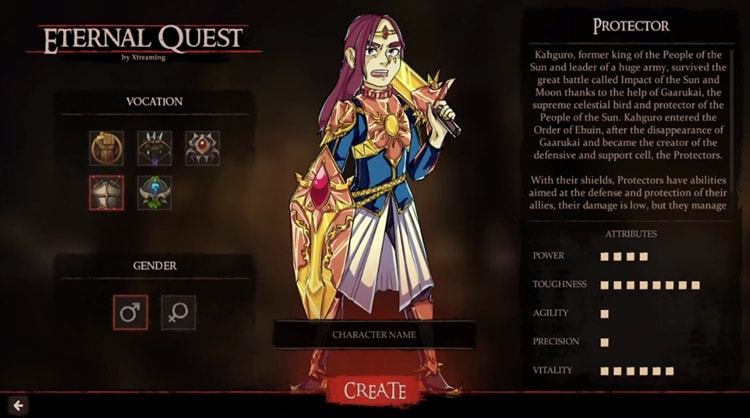Confirm character with the Create button
750x418 pixels.
click(x=375, y=390)
